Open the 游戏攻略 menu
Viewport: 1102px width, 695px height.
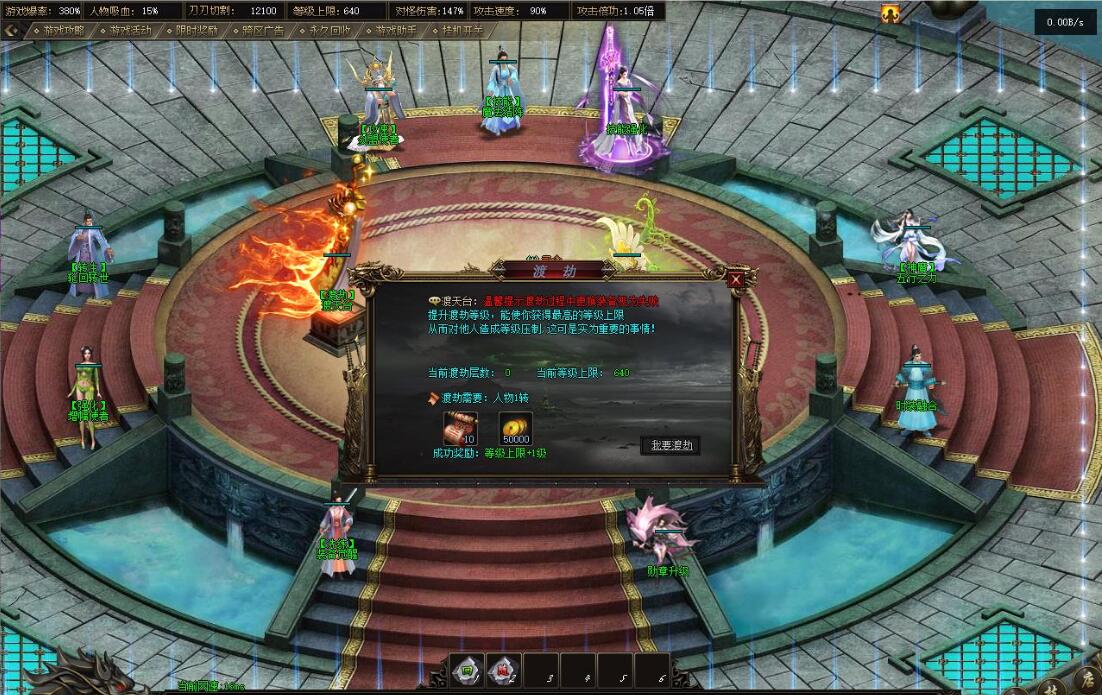pyautogui.click(x=64, y=30)
